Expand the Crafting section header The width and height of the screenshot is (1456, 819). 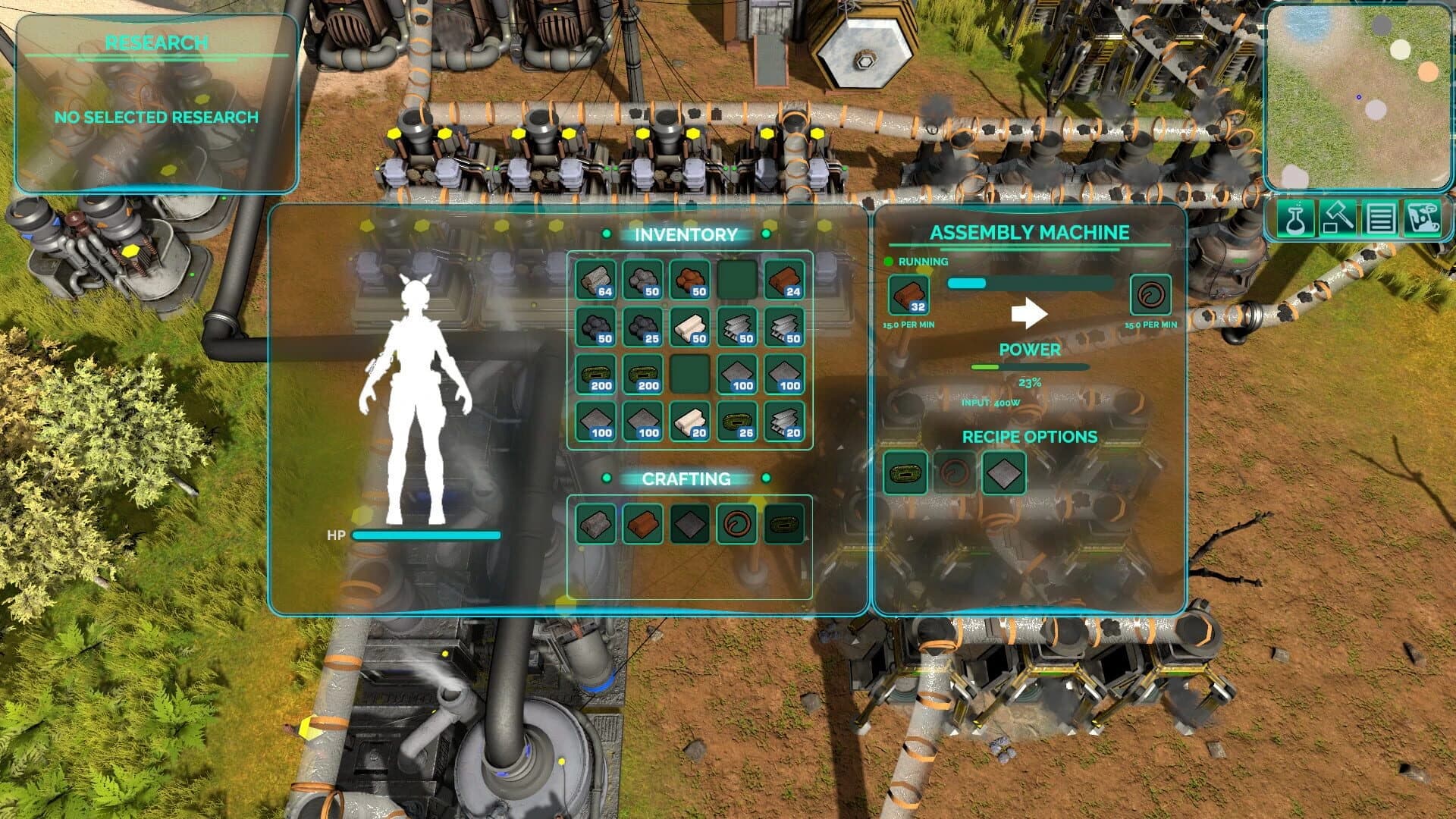pos(687,479)
